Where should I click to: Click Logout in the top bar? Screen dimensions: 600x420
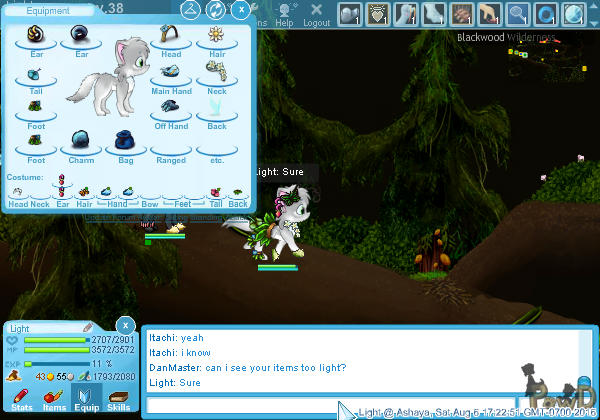click(316, 14)
